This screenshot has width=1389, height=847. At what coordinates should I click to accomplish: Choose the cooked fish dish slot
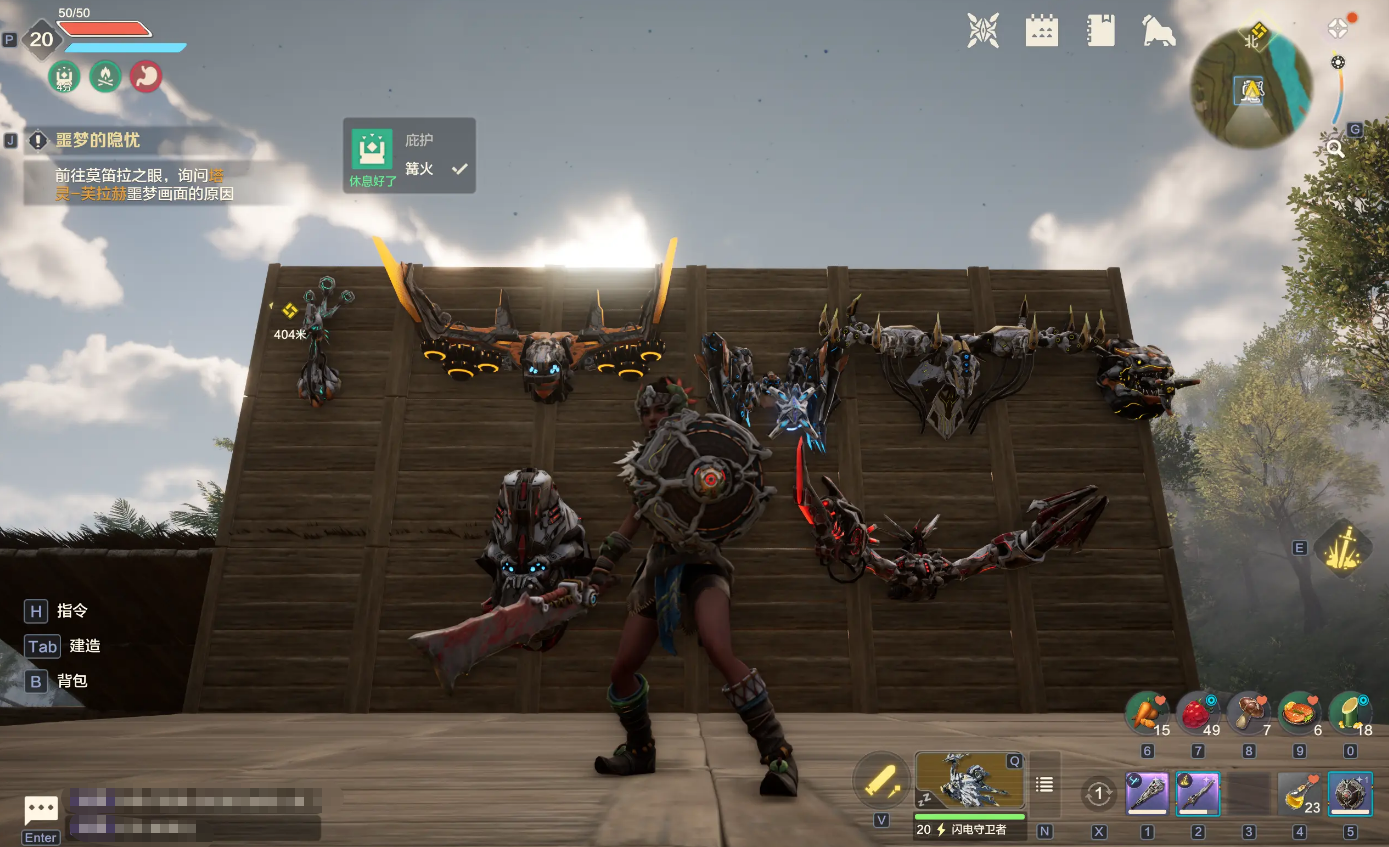[1299, 714]
